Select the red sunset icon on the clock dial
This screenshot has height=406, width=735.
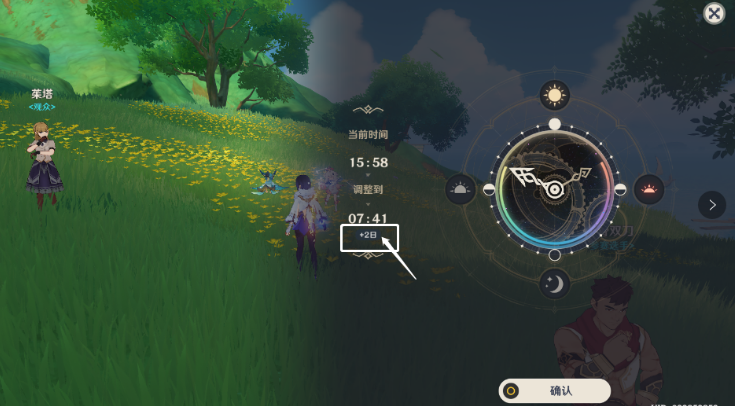point(649,189)
